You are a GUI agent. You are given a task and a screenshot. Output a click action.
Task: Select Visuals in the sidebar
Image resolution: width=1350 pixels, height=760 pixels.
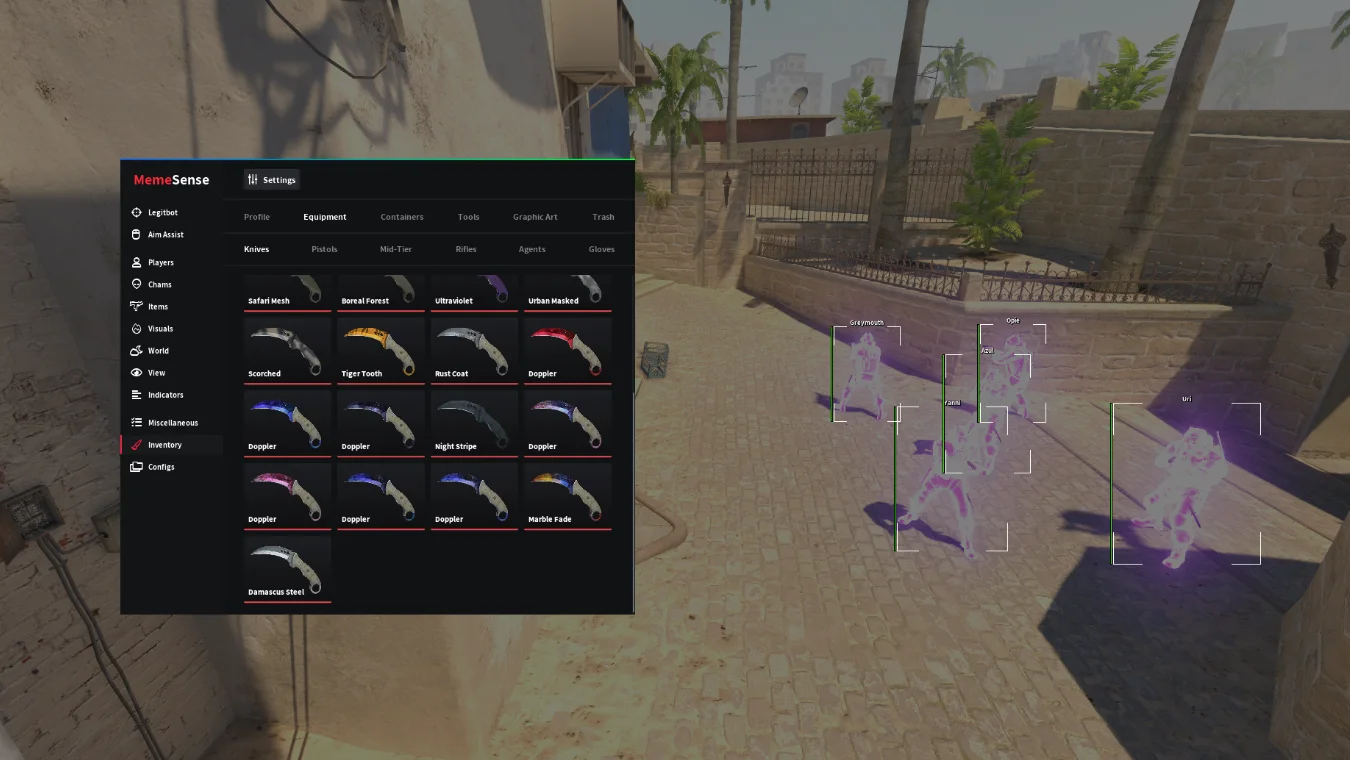160,329
